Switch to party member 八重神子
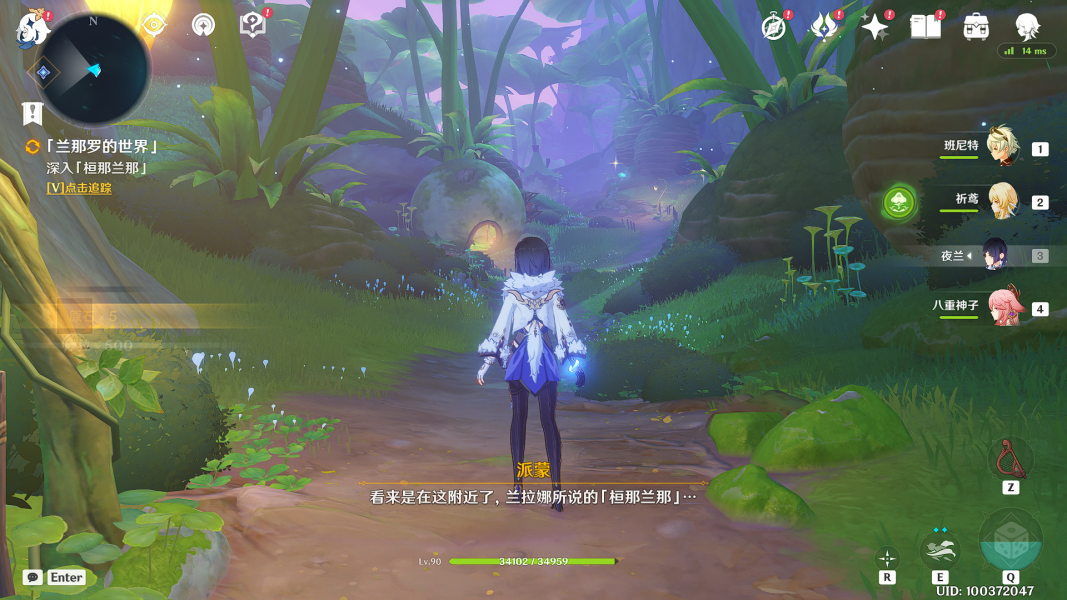 coord(1002,306)
